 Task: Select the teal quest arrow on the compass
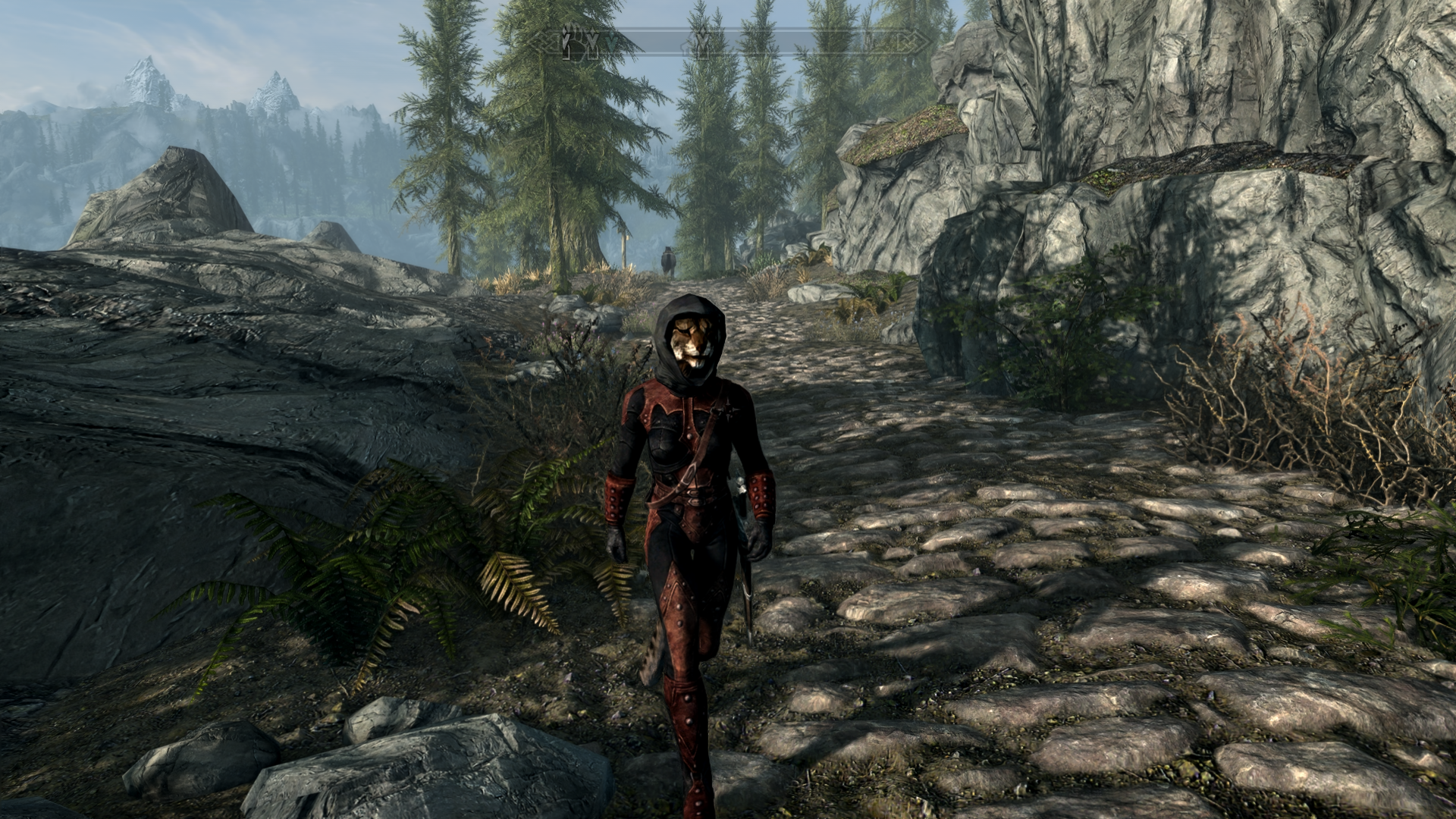pyautogui.click(x=612, y=44)
